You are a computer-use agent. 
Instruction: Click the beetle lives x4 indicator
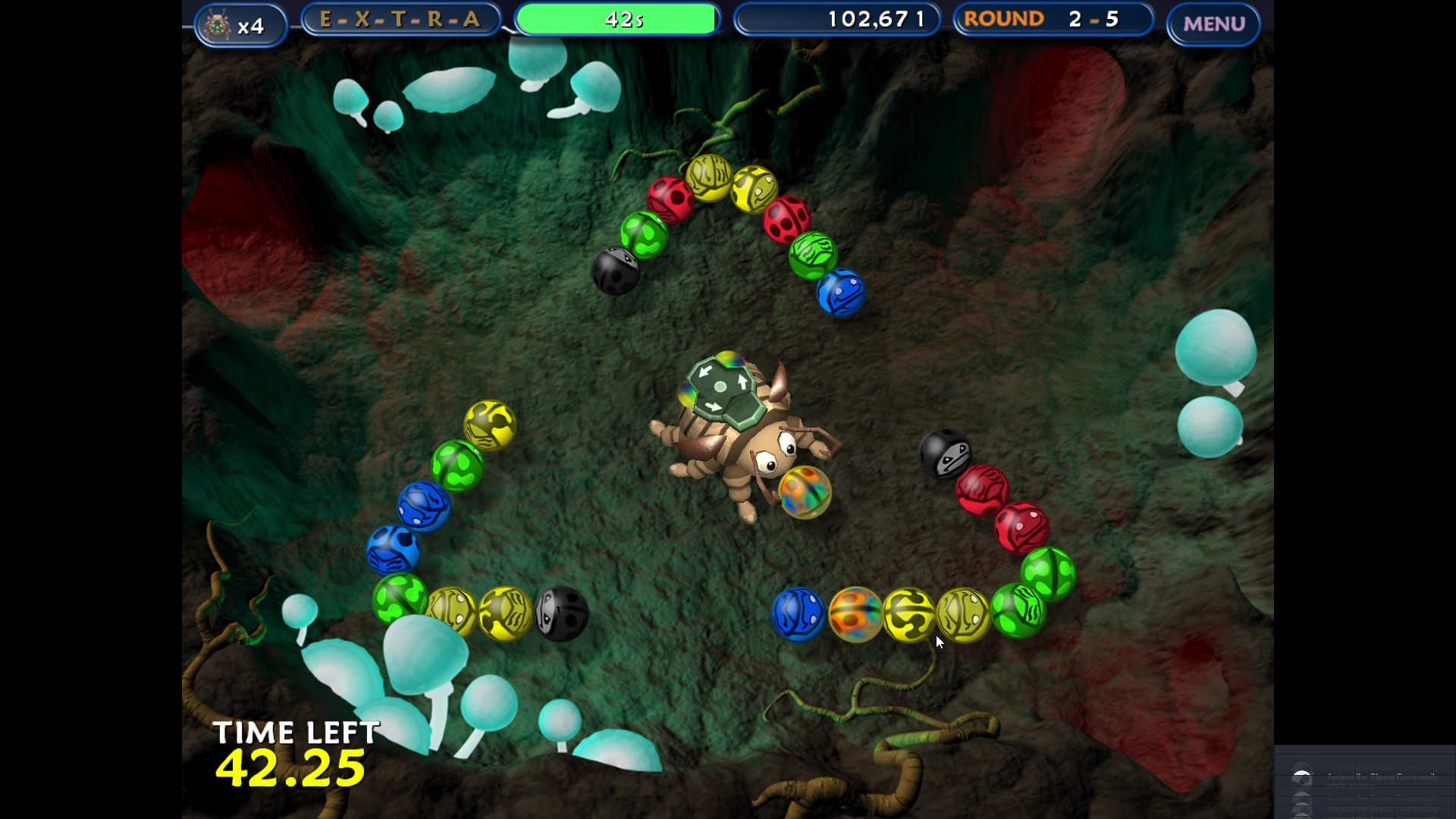coord(240,24)
